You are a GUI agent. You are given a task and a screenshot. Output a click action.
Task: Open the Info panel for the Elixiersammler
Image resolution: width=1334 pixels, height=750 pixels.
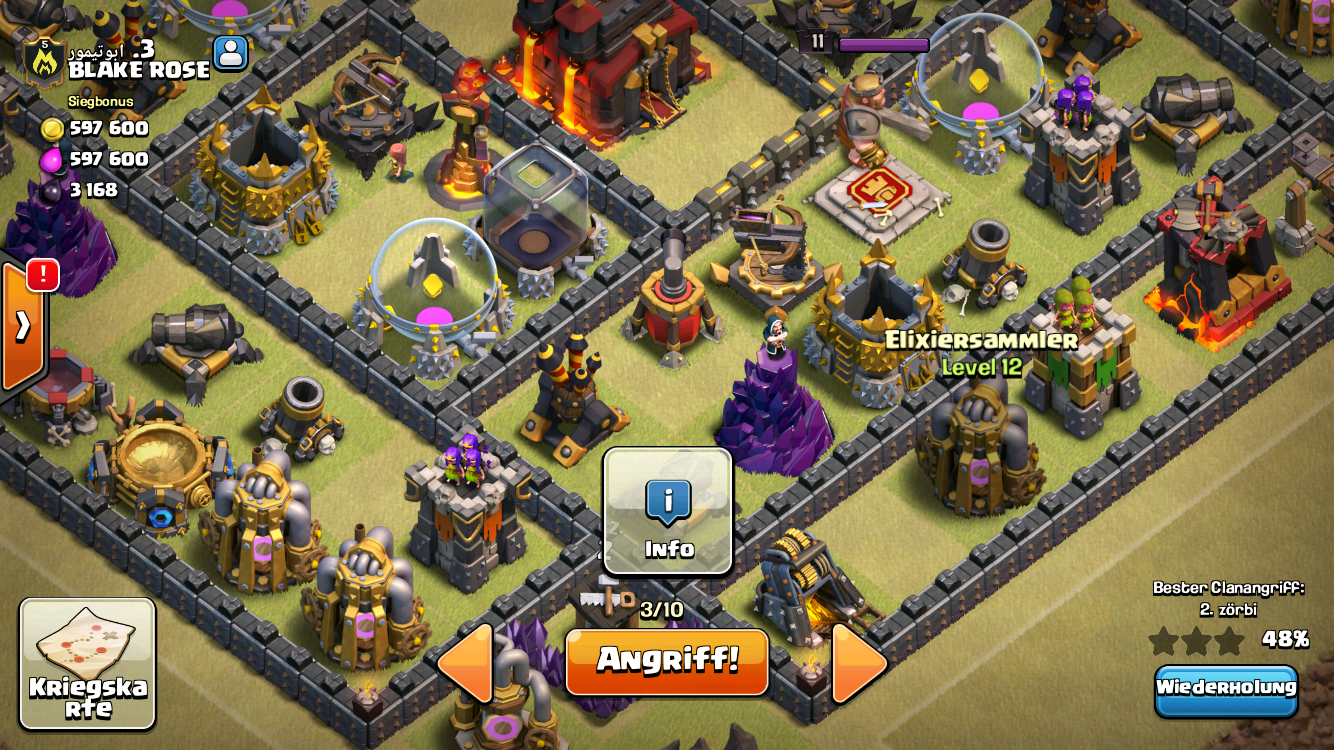[668, 511]
